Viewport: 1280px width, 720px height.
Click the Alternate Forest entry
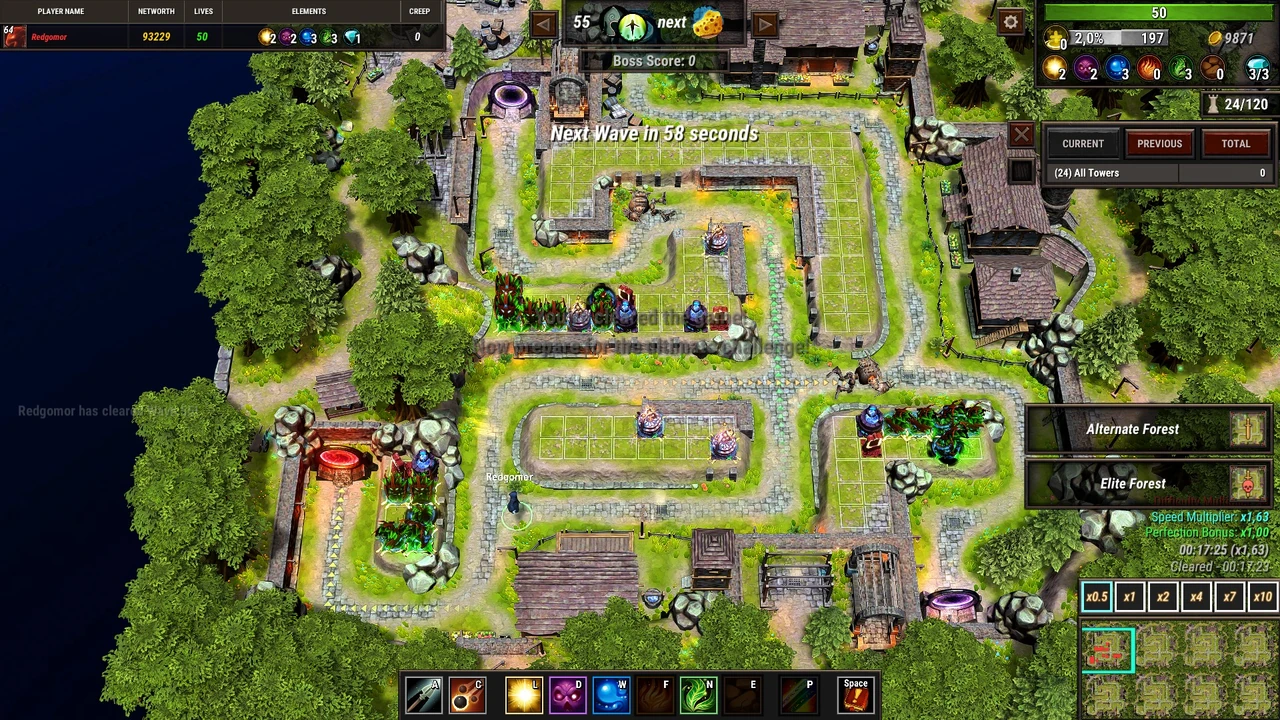[x=1133, y=429]
